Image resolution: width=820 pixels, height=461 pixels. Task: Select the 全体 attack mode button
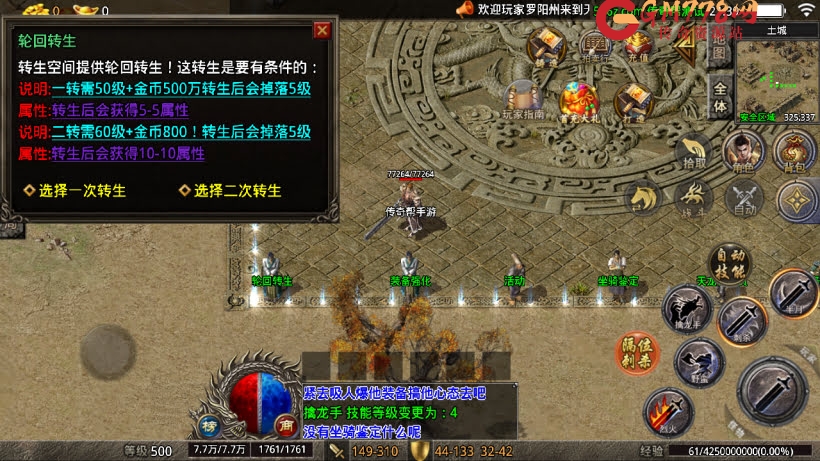(x=719, y=99)
